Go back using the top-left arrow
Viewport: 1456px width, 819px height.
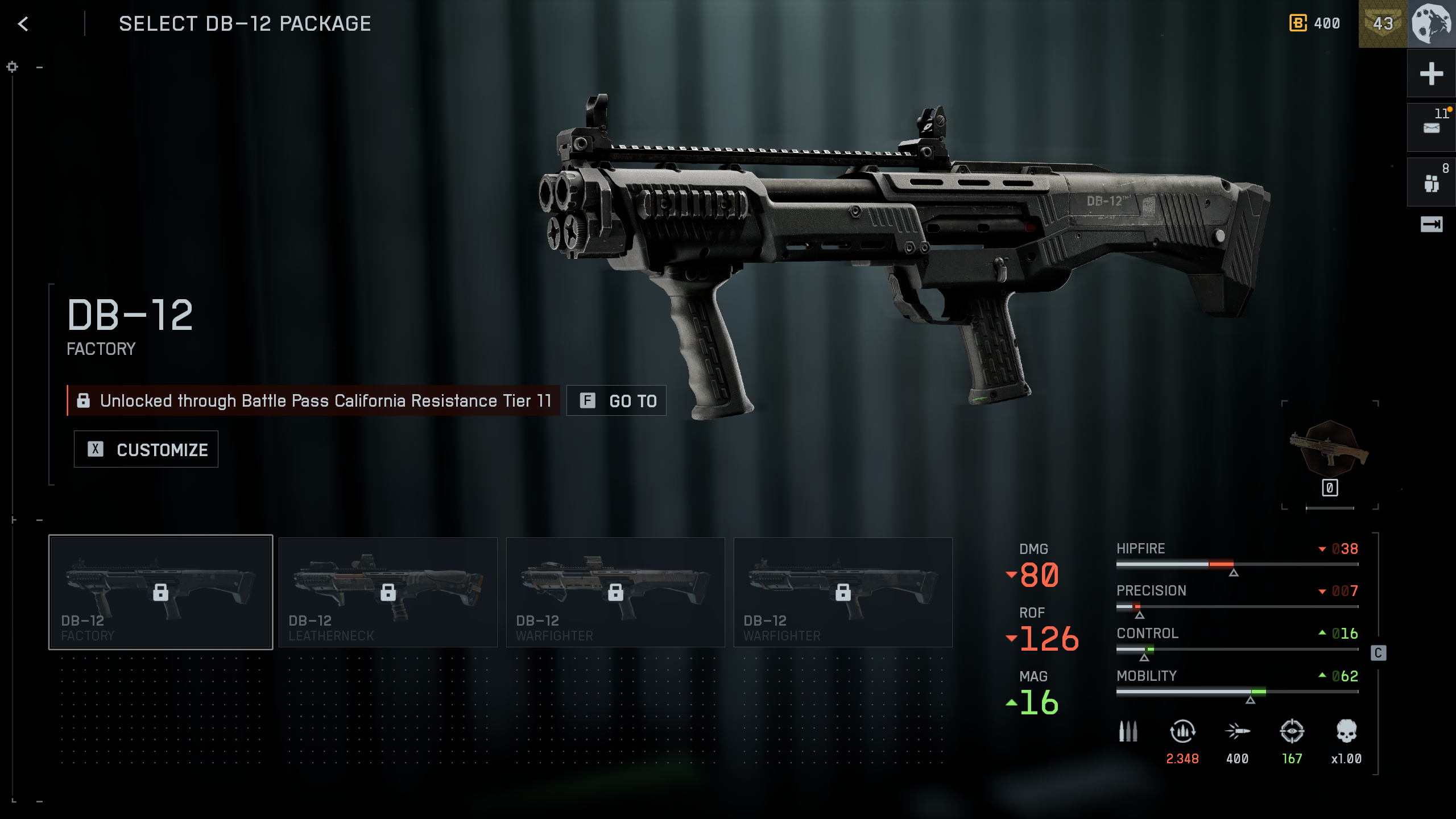(23, 24)
